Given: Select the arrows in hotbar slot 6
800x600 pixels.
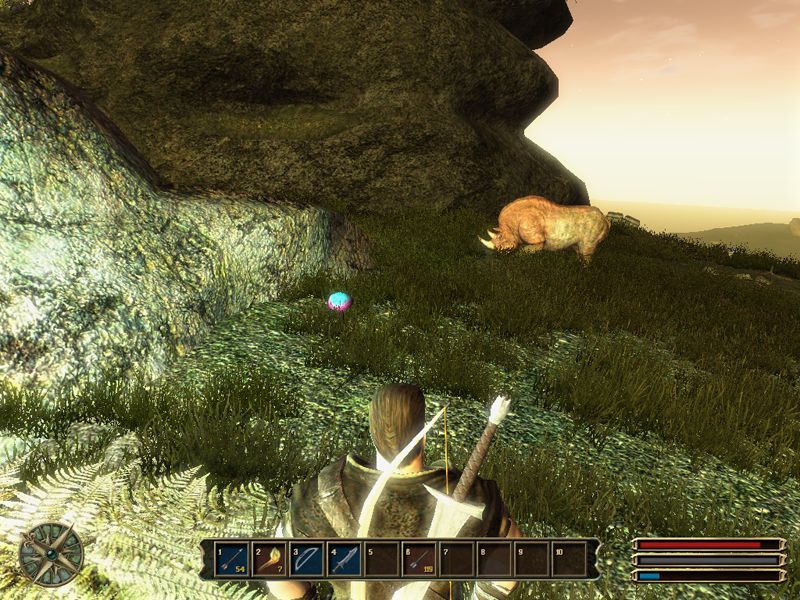Looking at the screenshot, I should (418, 559).
